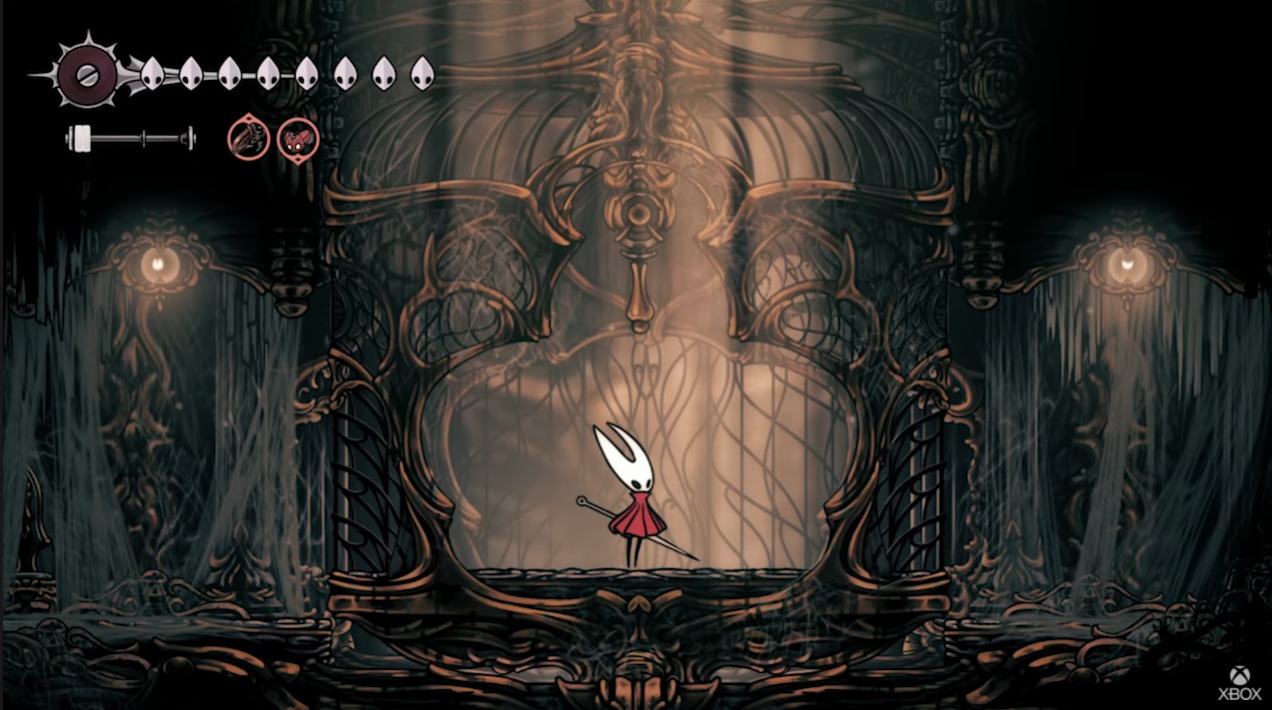Click the spiked crest emblem in the HUD
The width and height of the screenshot is (1272, 710).
tap(87, 74)
